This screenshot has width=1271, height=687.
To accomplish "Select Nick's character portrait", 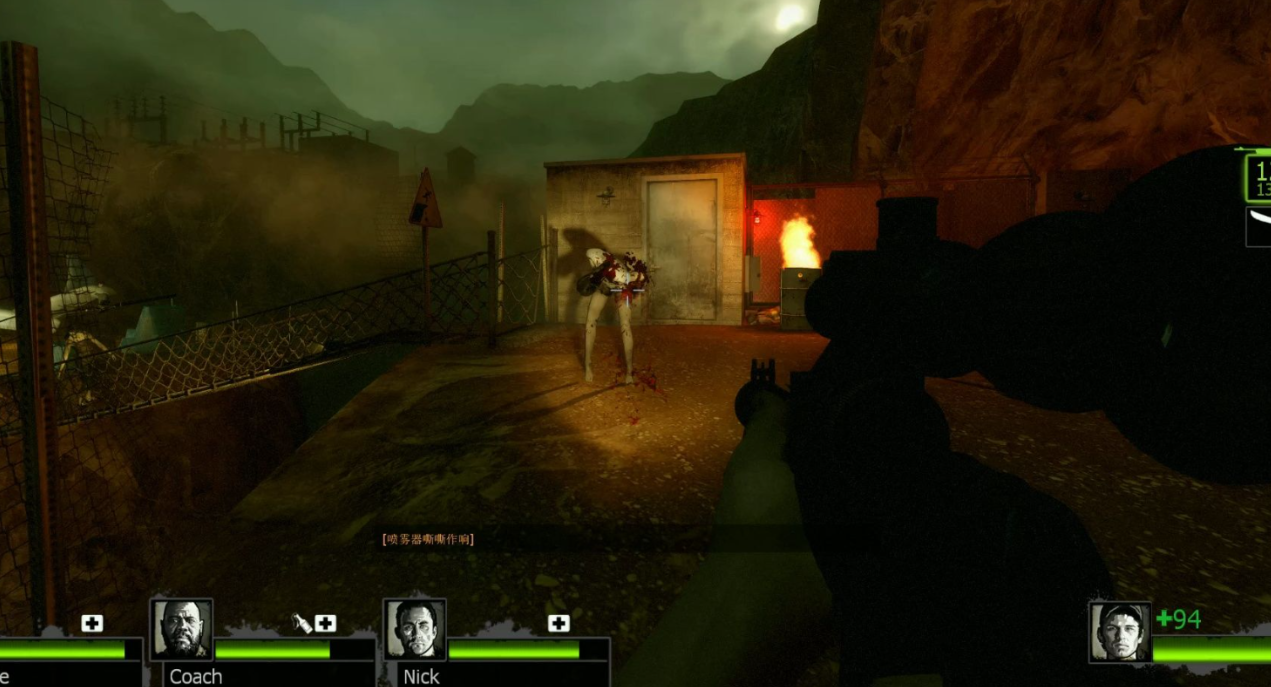I will click(x=415, y=630).
